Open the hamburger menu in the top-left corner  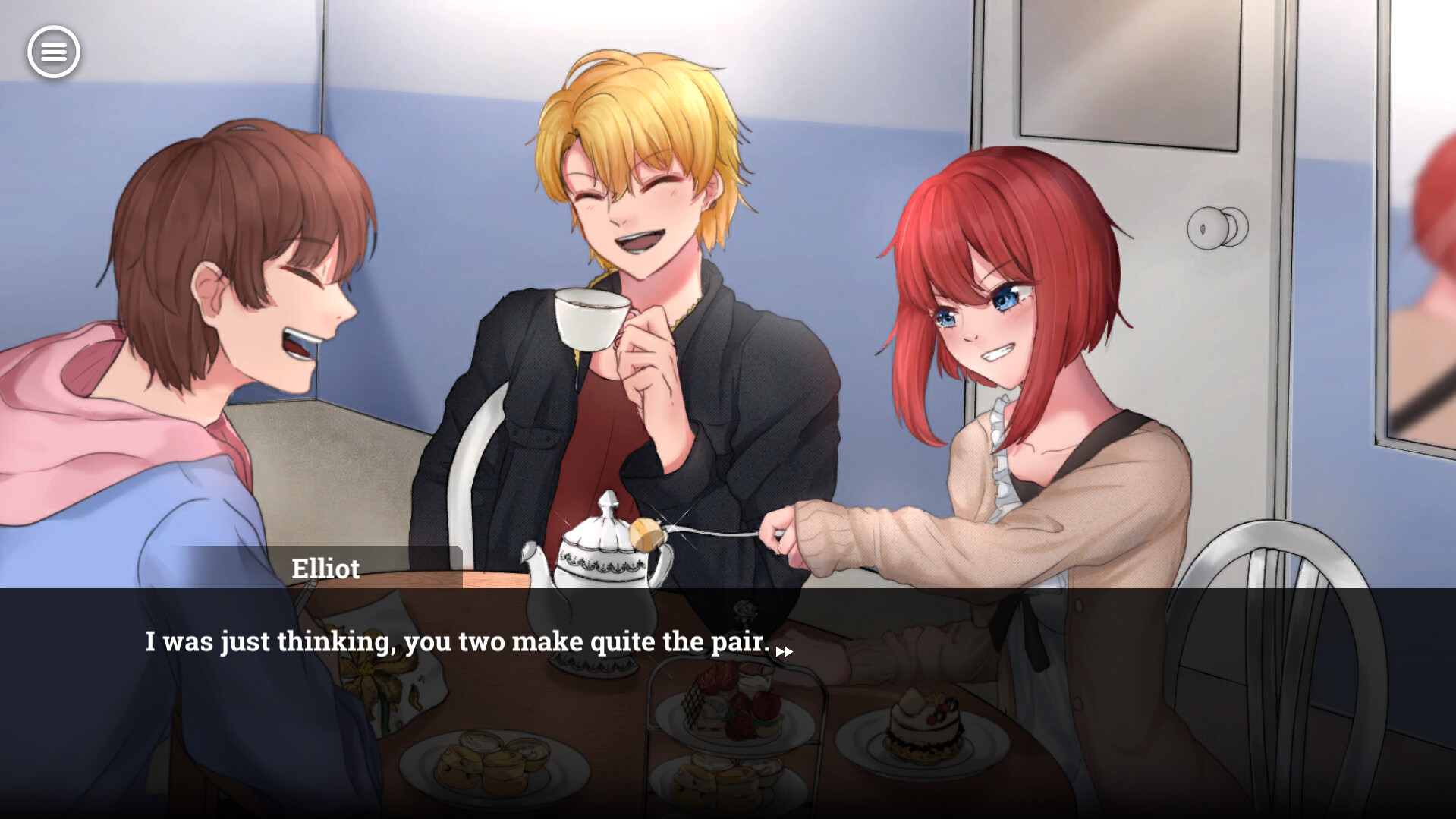[54, 51]
